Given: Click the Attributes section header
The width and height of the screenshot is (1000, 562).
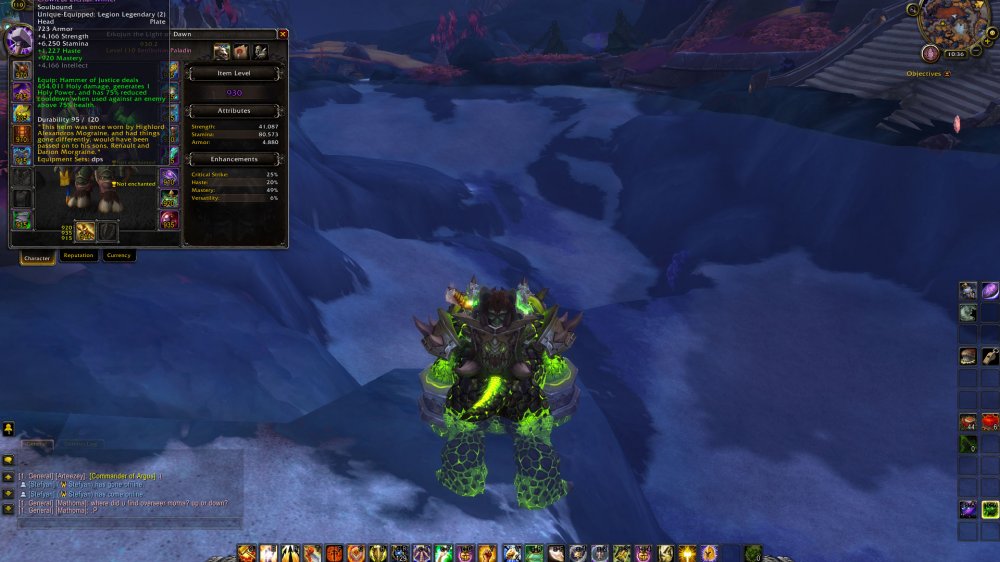Looking at the screenshot, I should click(235, 111).
